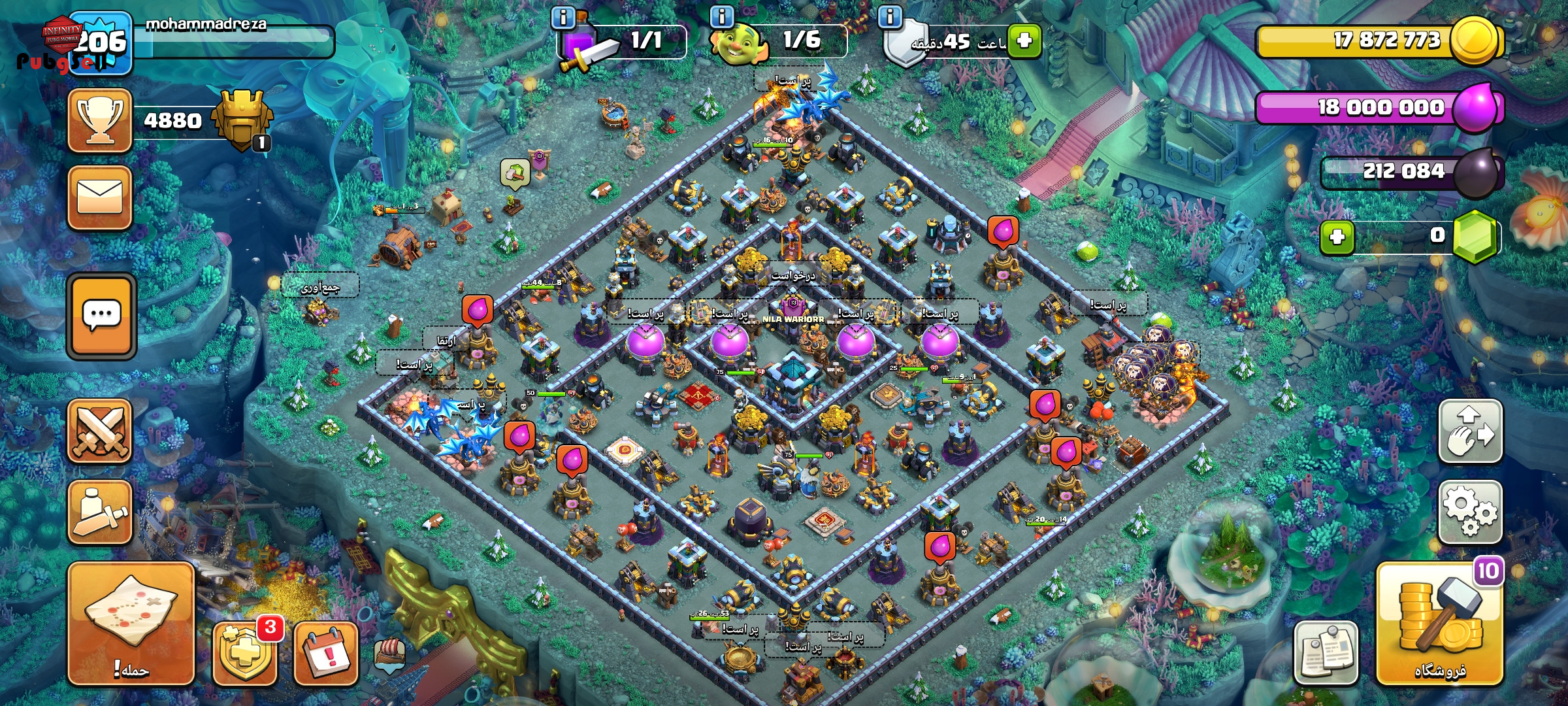Open the trophy league button

tap(100, 121)
